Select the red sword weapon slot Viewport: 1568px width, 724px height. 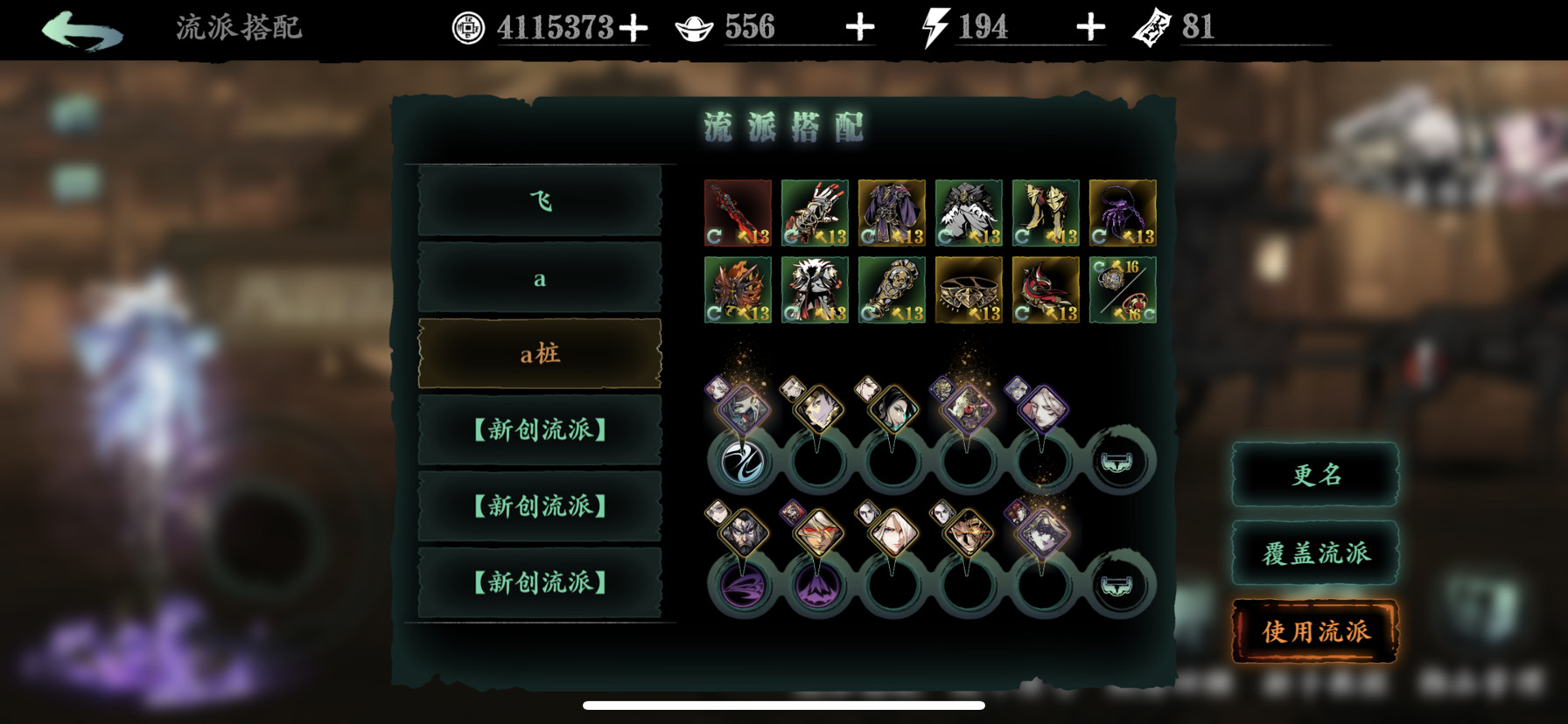pyautogui.click(x=738, y=213)
